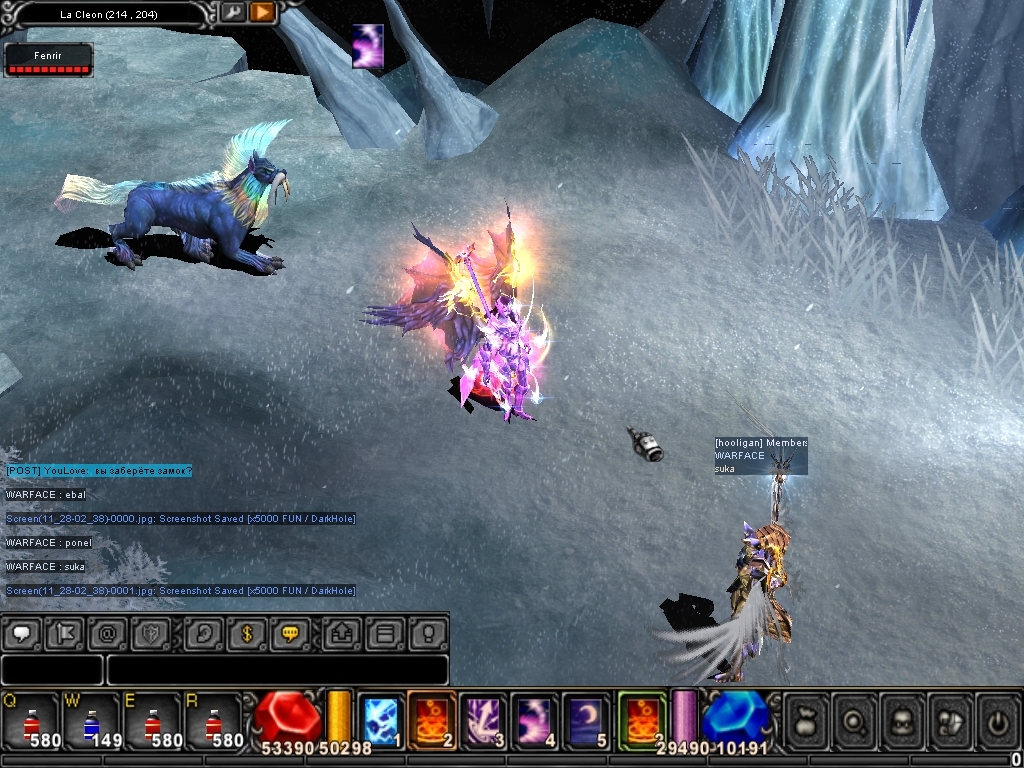Select the speech bubble chat mode button
Viewport: 1024px width, 768px height.
click(x=23, y=633)
